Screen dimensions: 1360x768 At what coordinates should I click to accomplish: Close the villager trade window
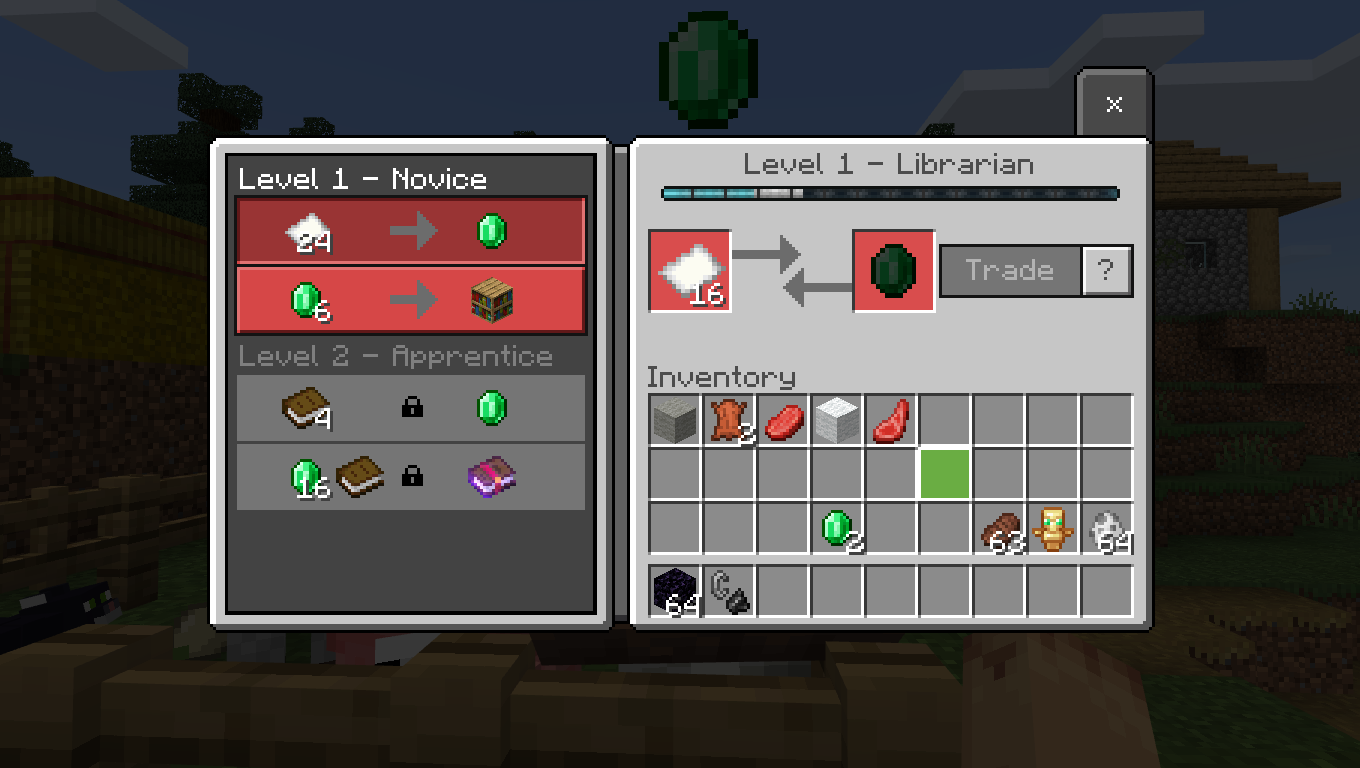(x=1114, y=104)
